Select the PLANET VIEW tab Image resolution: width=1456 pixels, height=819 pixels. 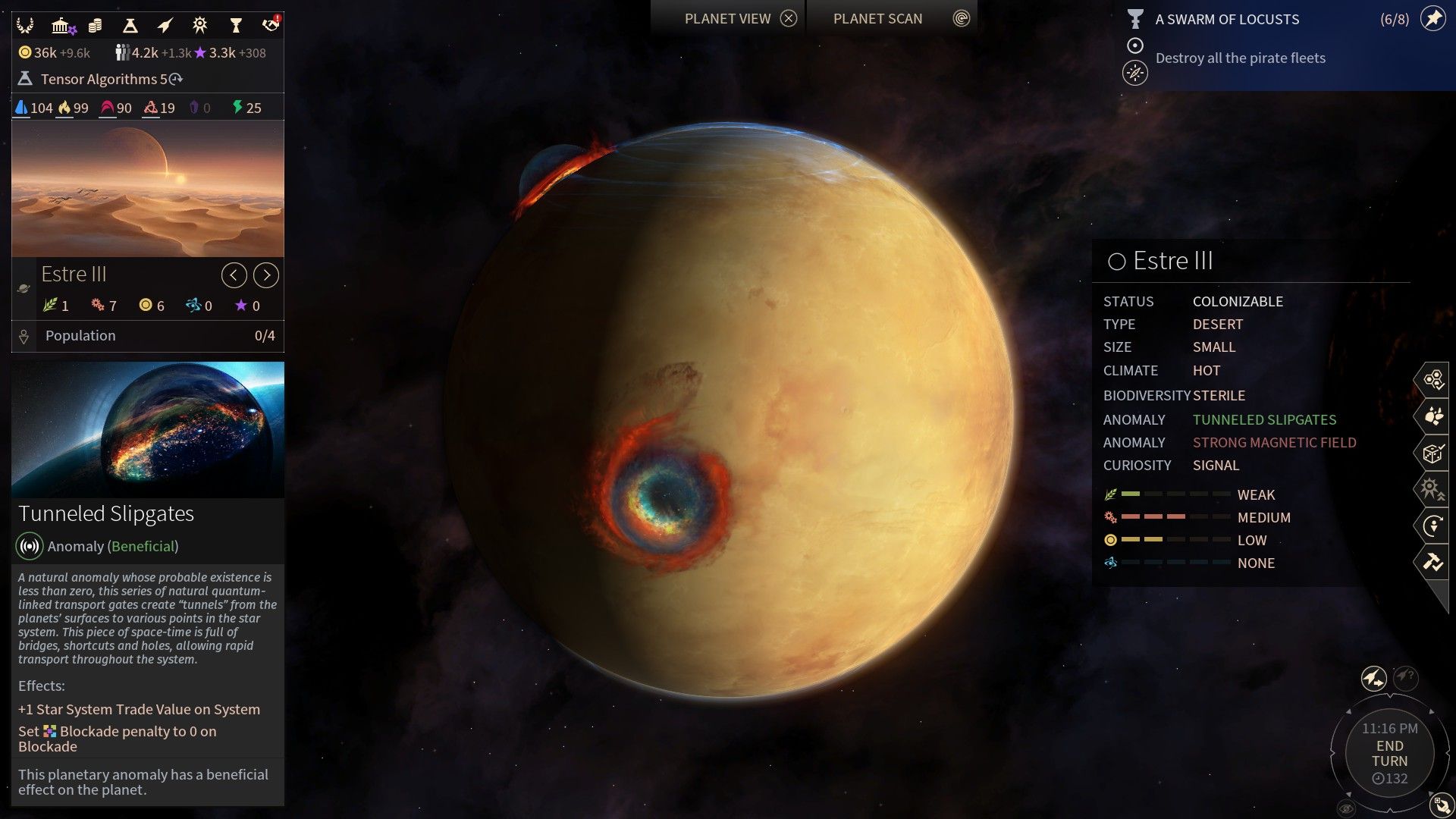click(726, 18)
